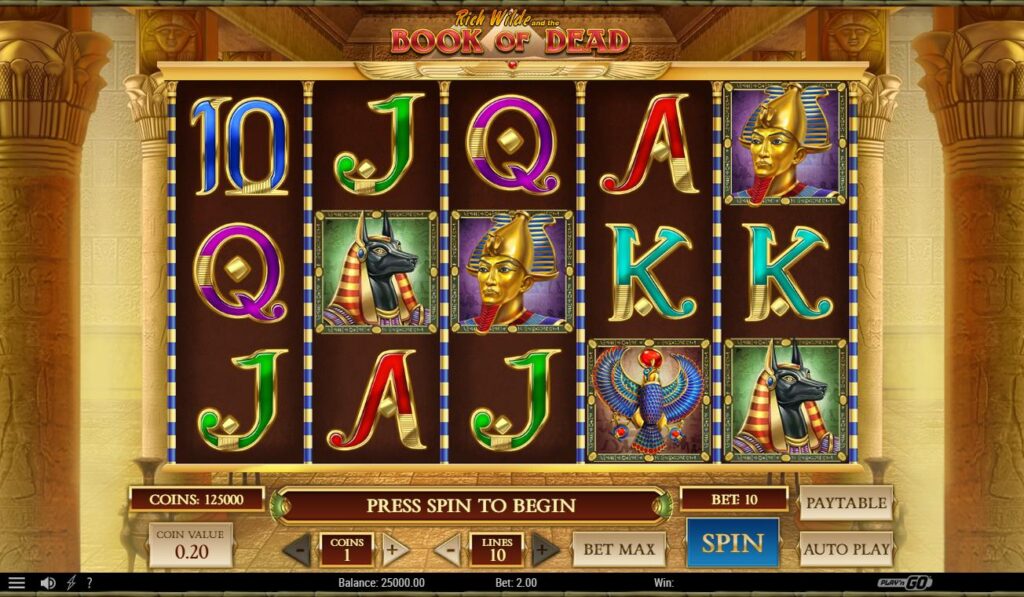Select the Bet Max button
Image resolution: width=1024 pixels, height=597 pixels.
point(619,549)
